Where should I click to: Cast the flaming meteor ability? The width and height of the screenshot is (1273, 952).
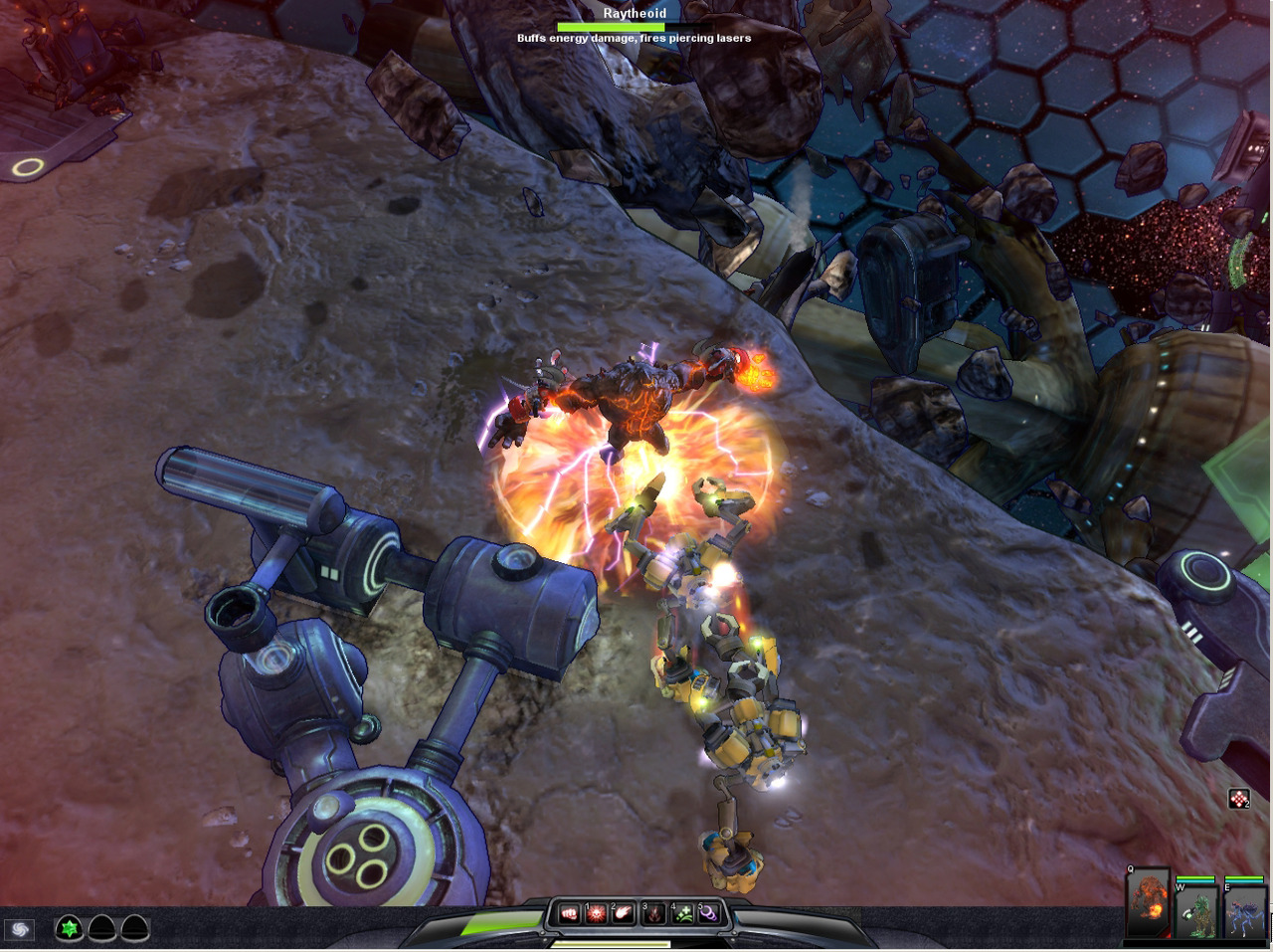coord(624,913)
